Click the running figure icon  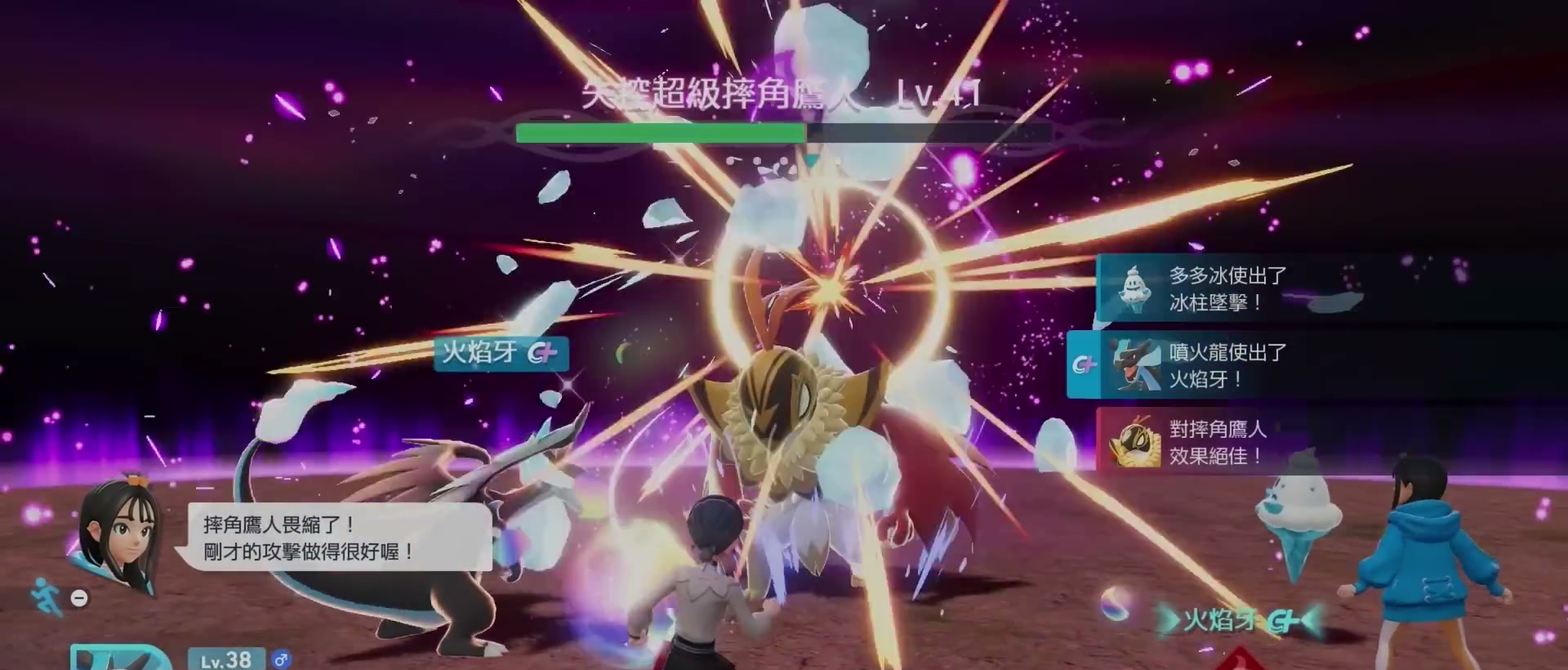pyautogui.click(x=44, y=596)
